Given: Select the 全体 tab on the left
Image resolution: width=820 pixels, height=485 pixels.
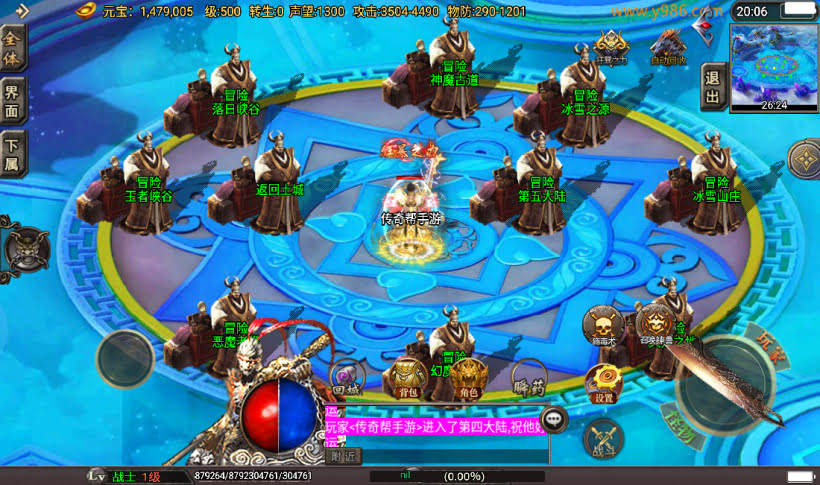Looking at the screenshot, I should point(12,48).
